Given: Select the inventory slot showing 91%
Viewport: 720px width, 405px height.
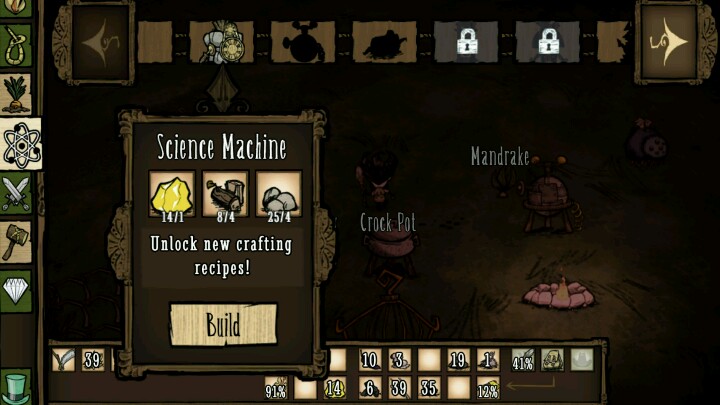Looking at the screenshot, I should click(x=277, y=388).
